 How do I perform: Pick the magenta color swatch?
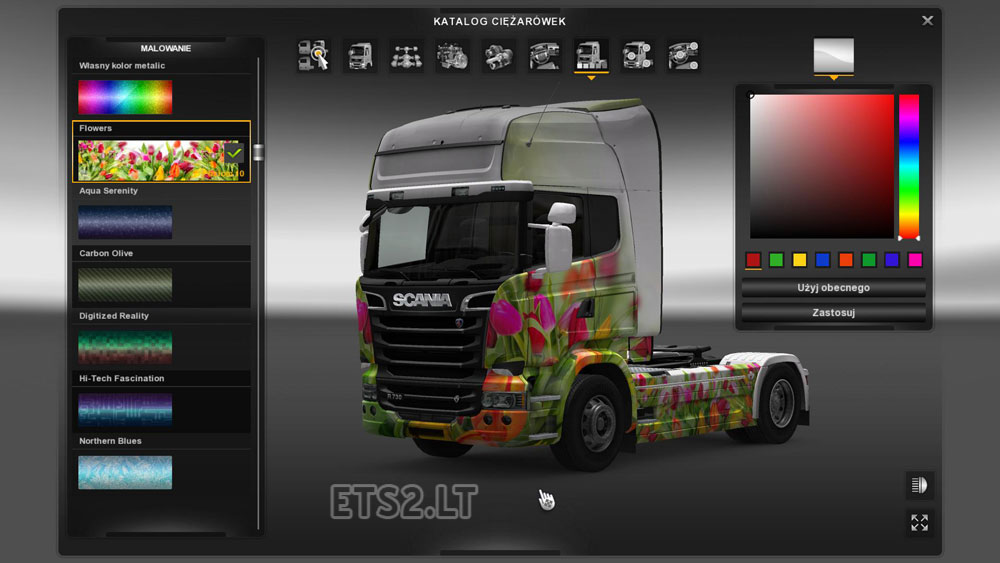pos(915,260)
